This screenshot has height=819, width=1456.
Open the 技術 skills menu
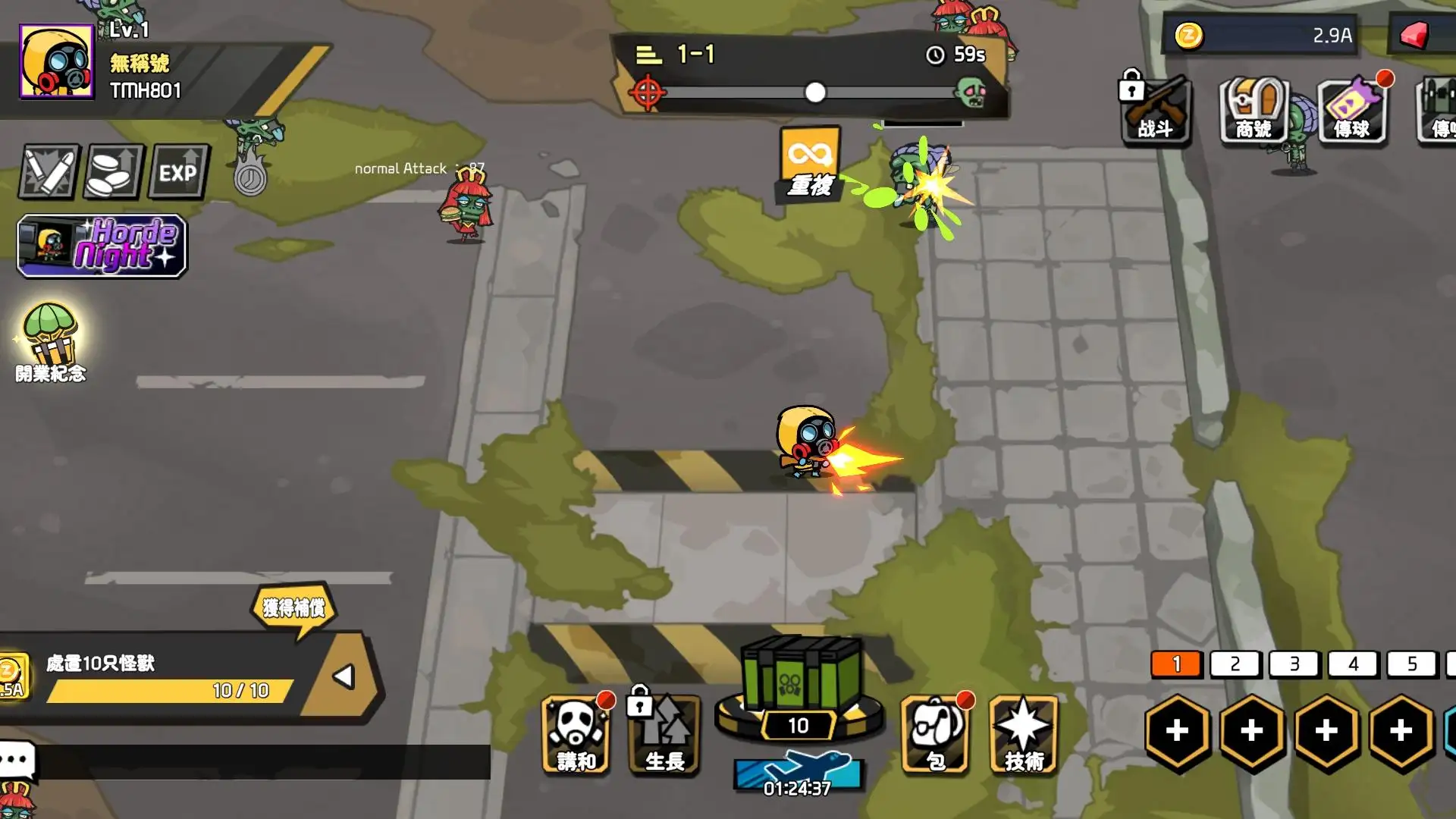pos(1024,734)
